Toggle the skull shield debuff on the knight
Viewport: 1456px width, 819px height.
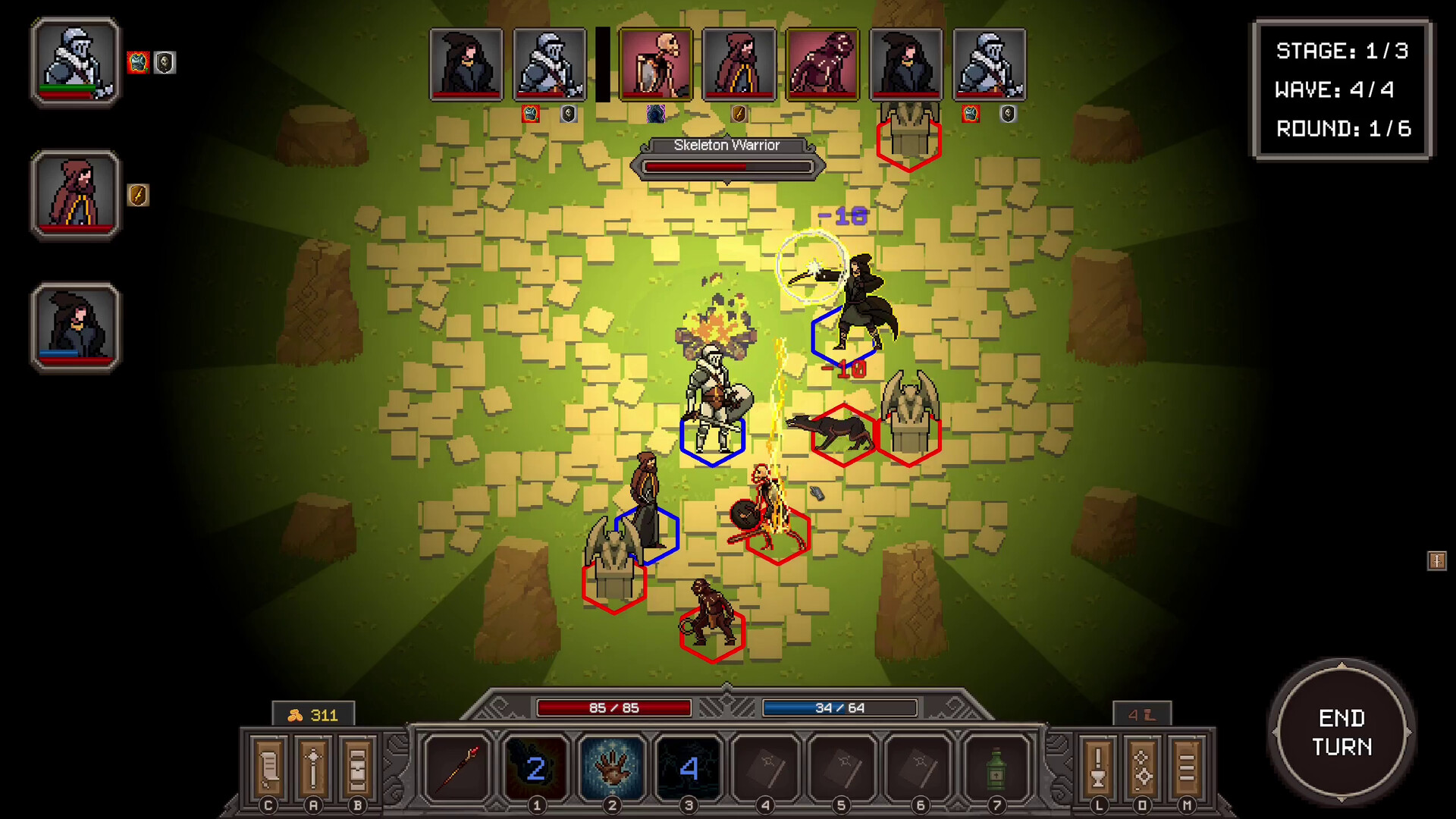coord(165,64)
